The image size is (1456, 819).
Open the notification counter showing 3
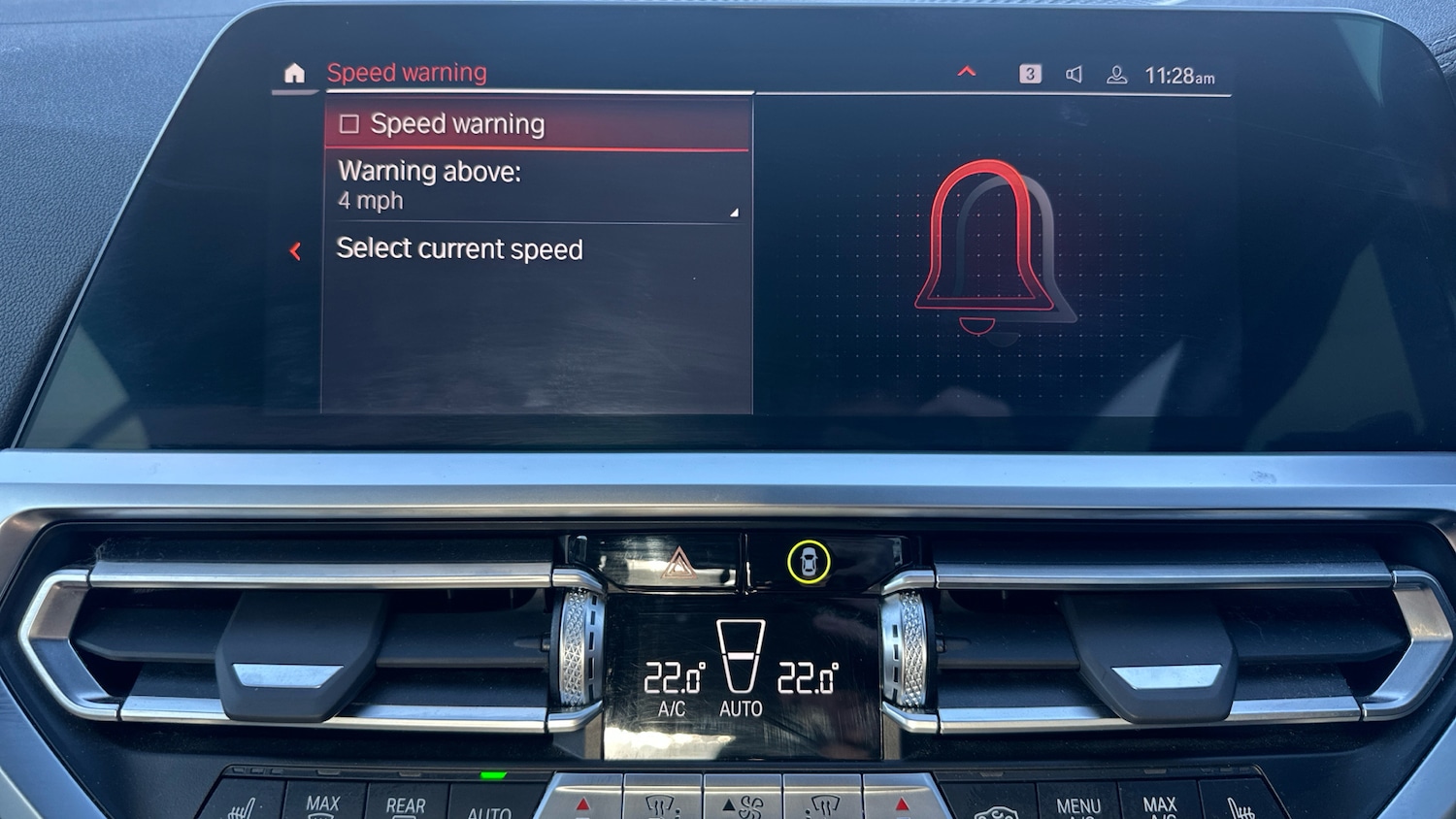point(1030,73)
